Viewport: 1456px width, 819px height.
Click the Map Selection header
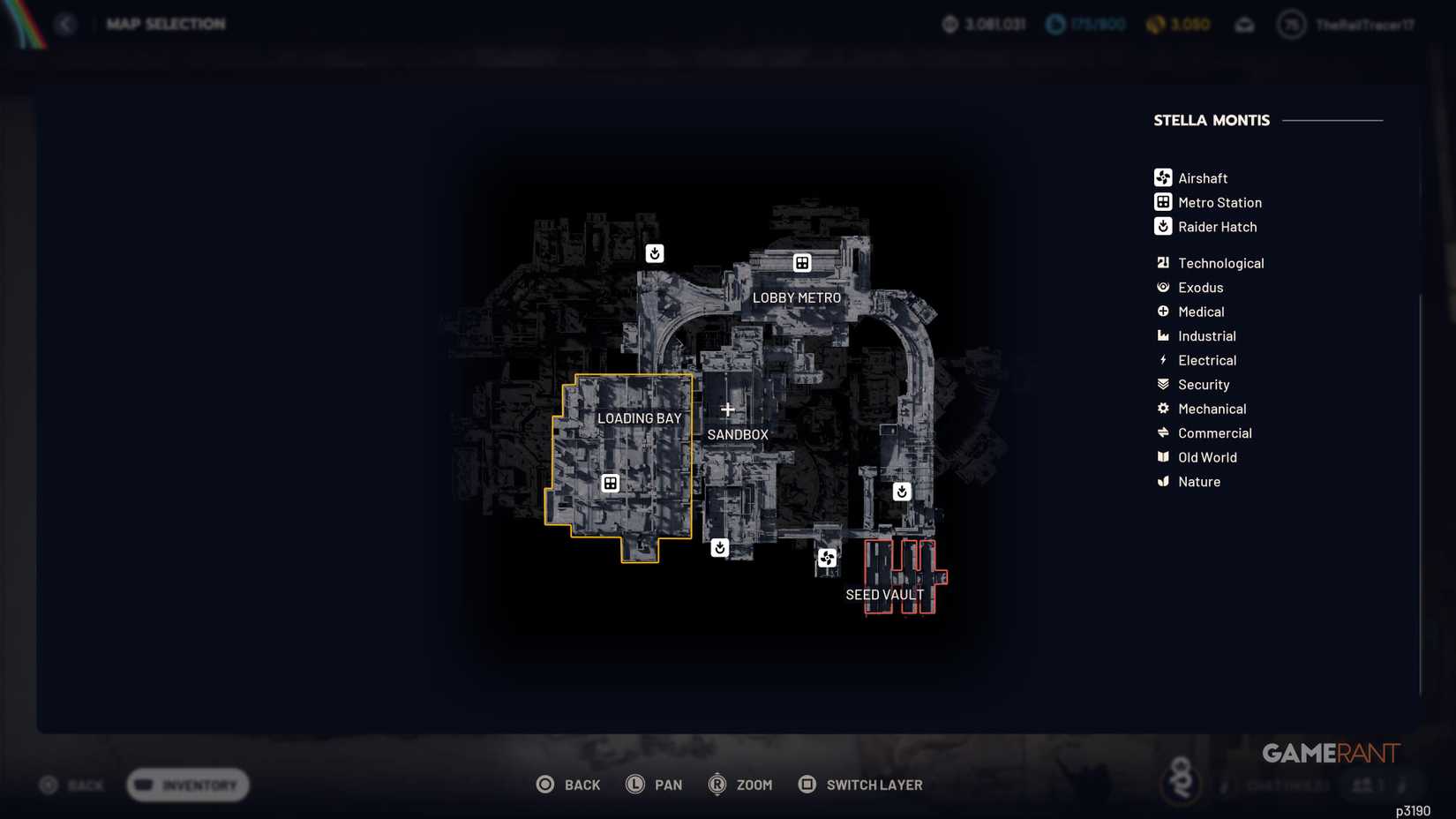tap(166, 24)
